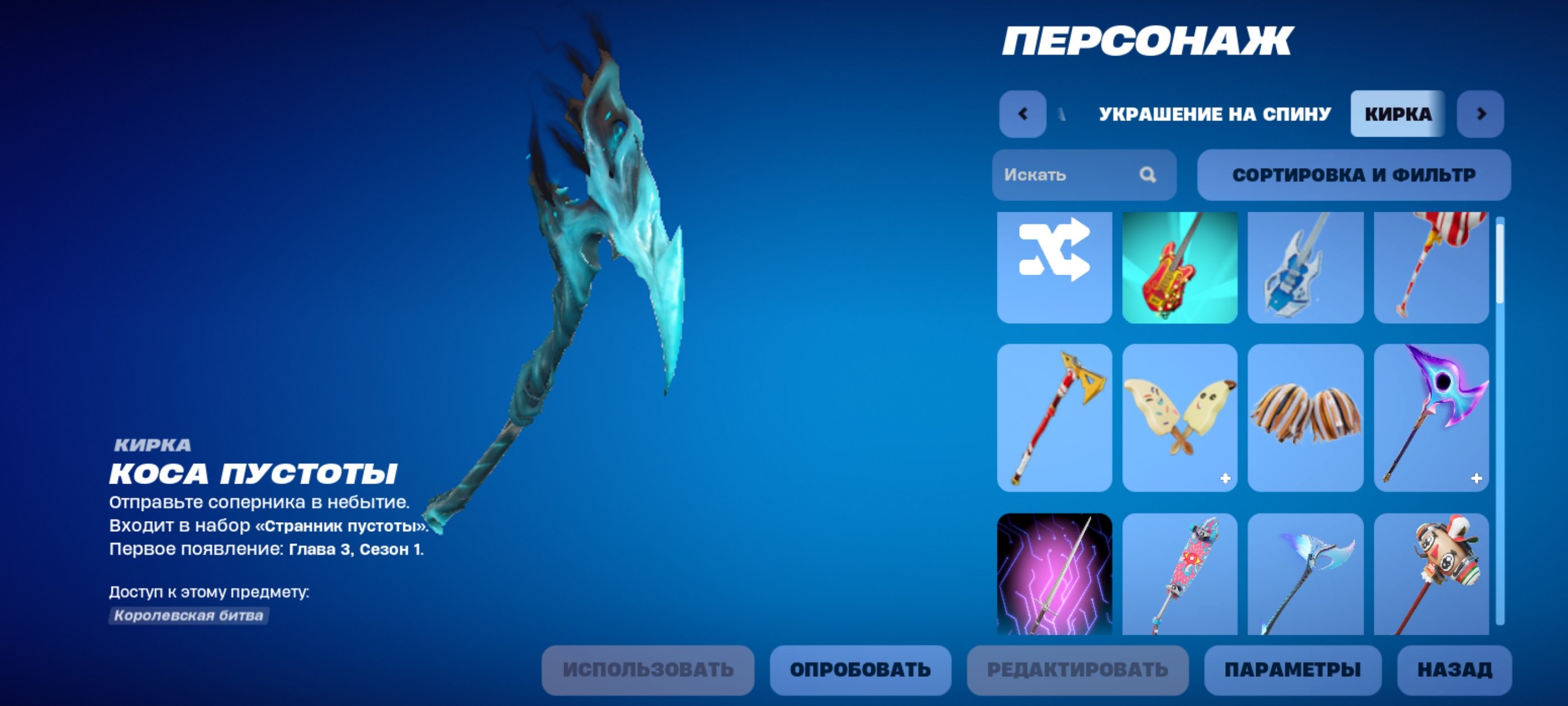Show variants of the ice cream pickaxe via plus
Viewport: 1568px width, 706px height.
coord(1224,479)
